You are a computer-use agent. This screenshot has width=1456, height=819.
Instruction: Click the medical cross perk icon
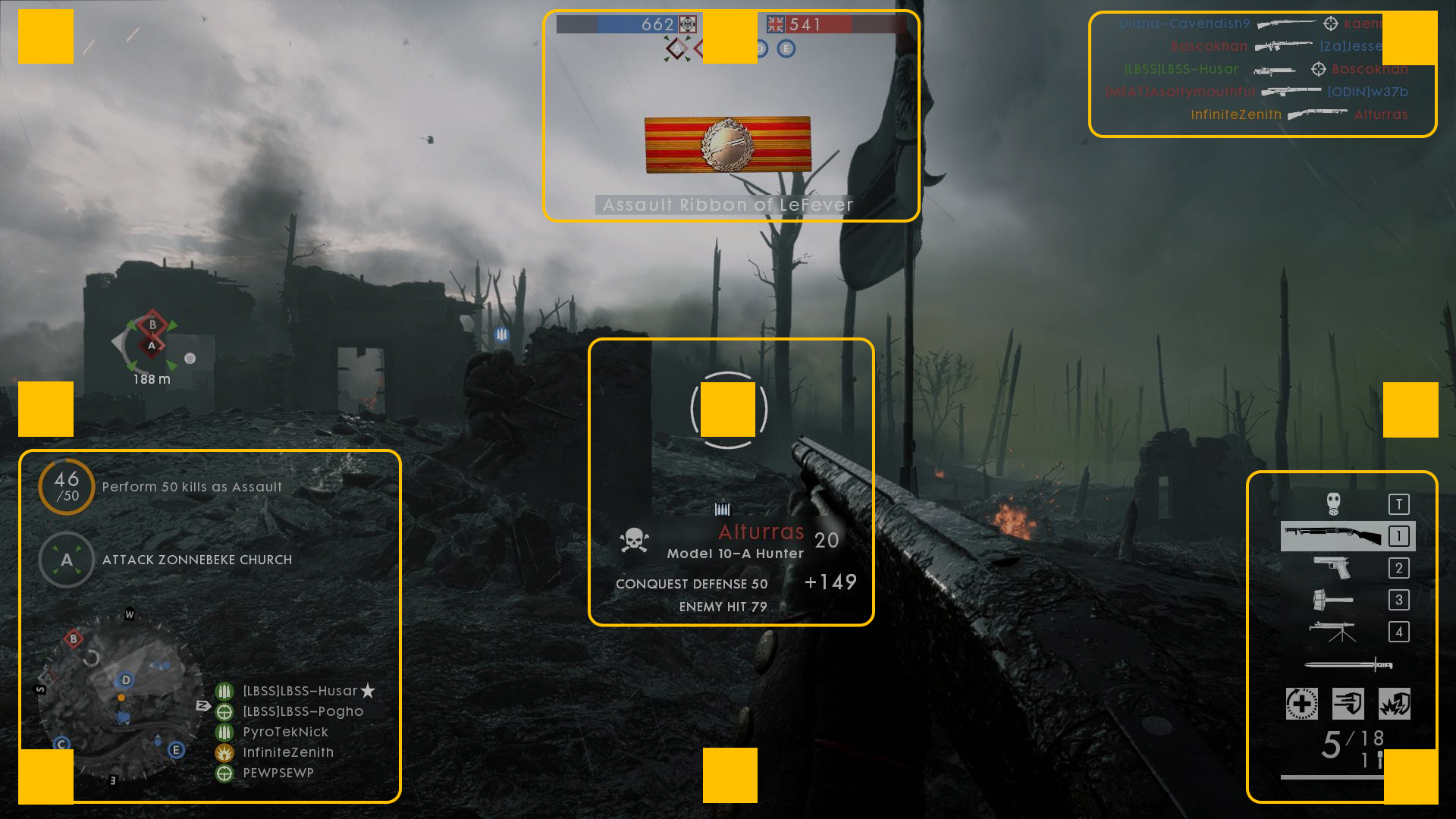coord(1301,704)
